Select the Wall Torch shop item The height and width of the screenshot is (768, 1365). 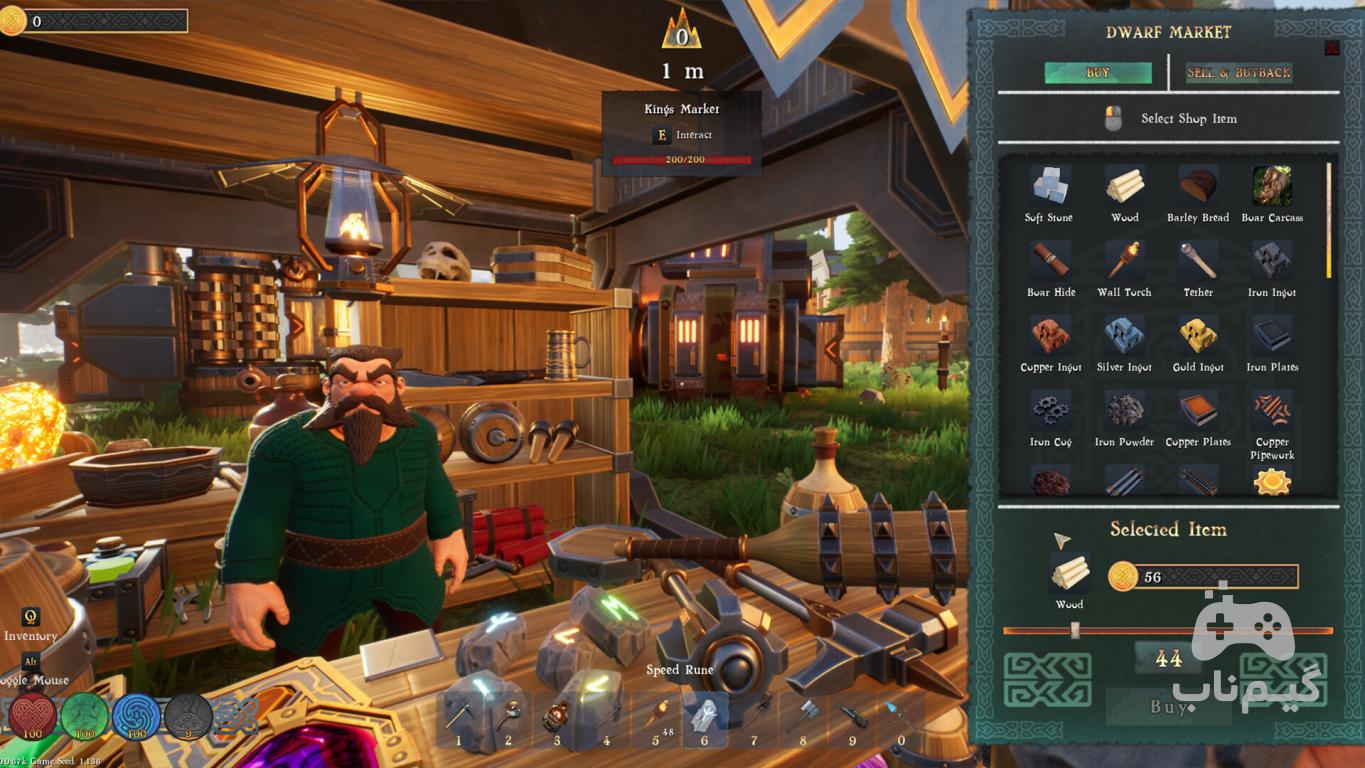tap(1124, 262)
